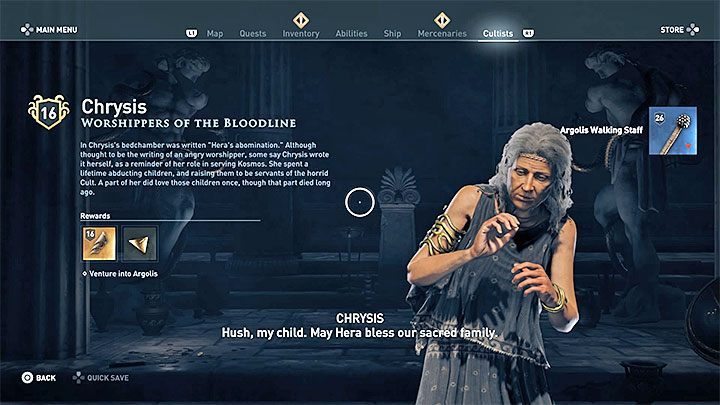The width and height of the screenshot is (720, 405).
Task: Select the artifact fragment reward icon
Action: click(139, 244)
